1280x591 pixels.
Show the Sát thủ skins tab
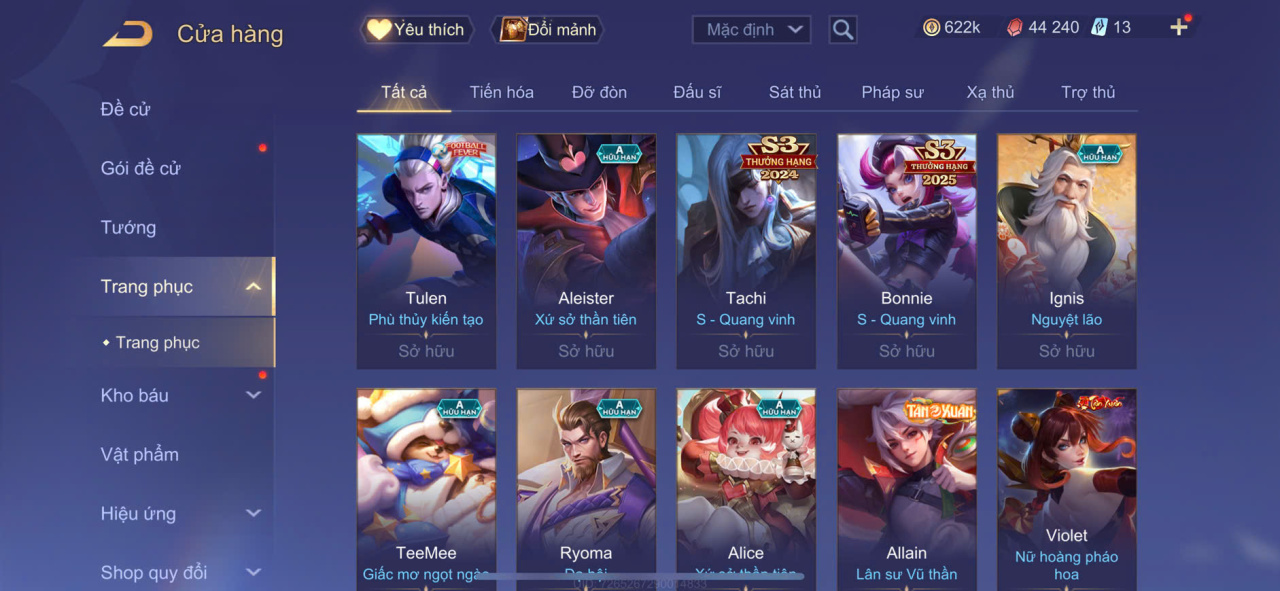pos(795,92)
